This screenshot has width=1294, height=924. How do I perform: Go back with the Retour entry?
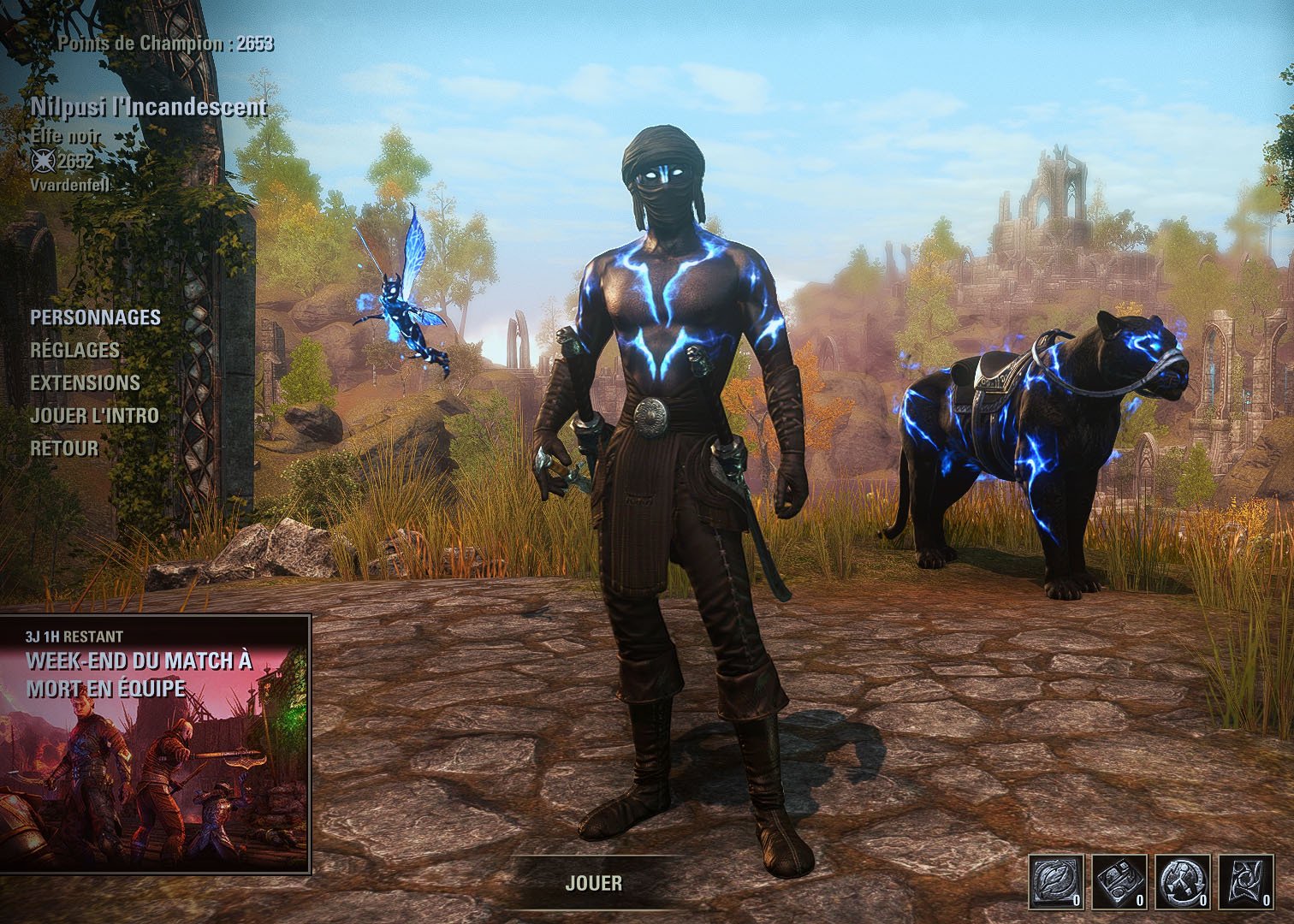[x=64, y=448]
